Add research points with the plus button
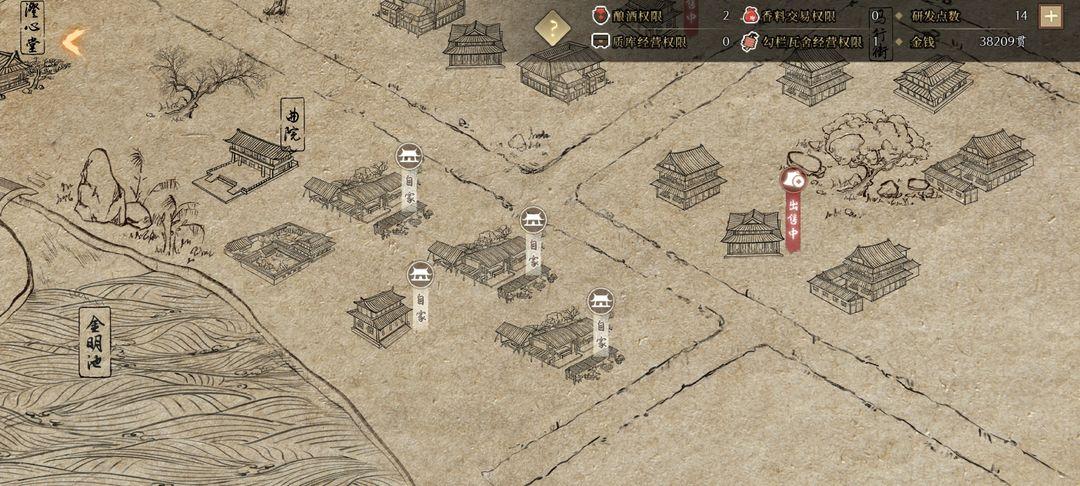Image resolution: width=1080 pixels, height=486 pixels. coord(1050,16)
